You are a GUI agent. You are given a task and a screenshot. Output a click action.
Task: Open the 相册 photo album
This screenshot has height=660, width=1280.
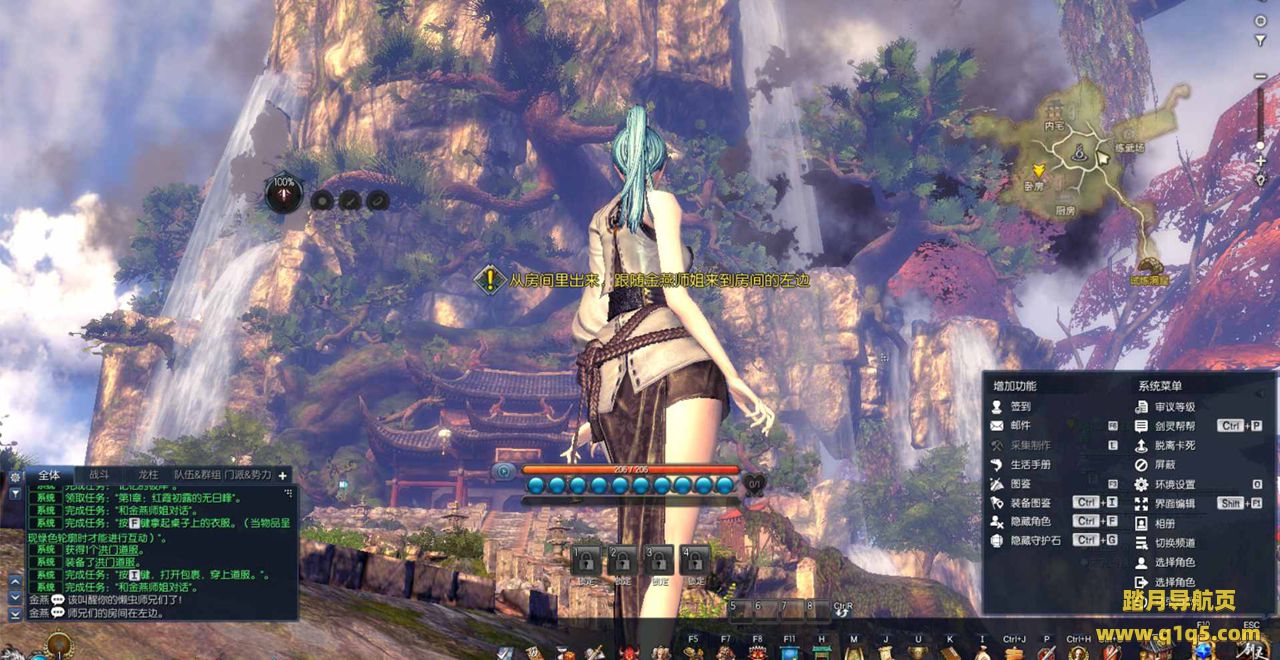click(x=1164, y=523)
